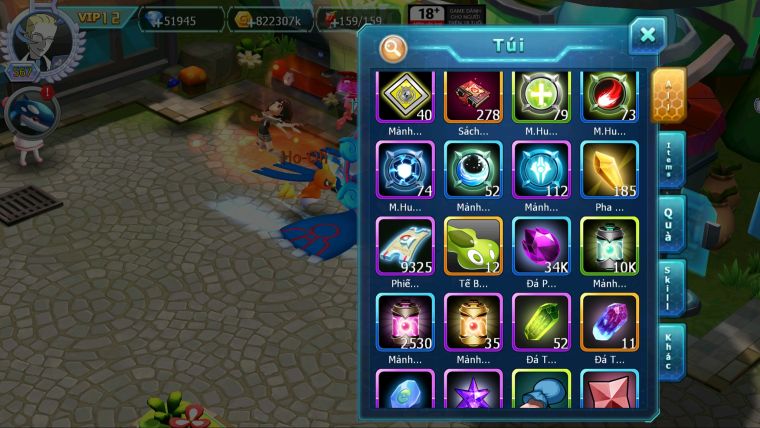
Task: Add more diamonds via the diamond counter
Action: tap(181, 19)
